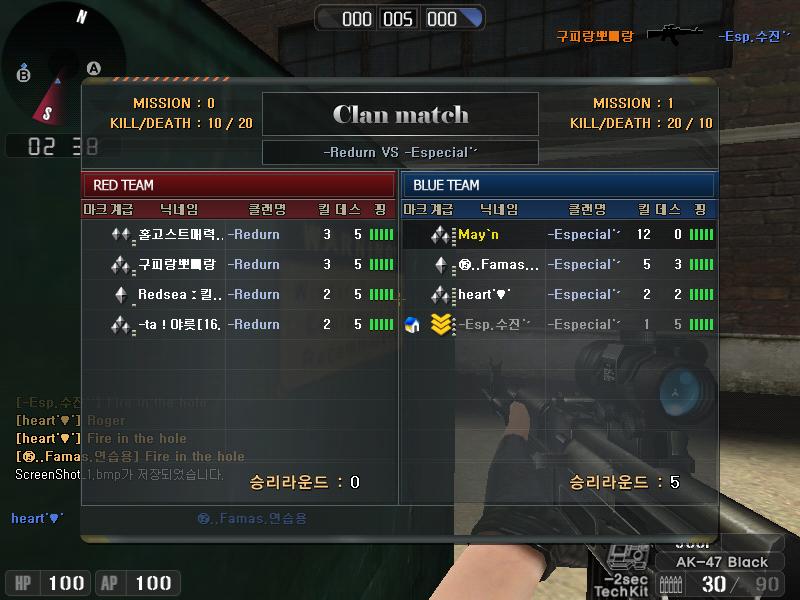
Task: Click the BLUE TEAM header
Action: point(558,185)
